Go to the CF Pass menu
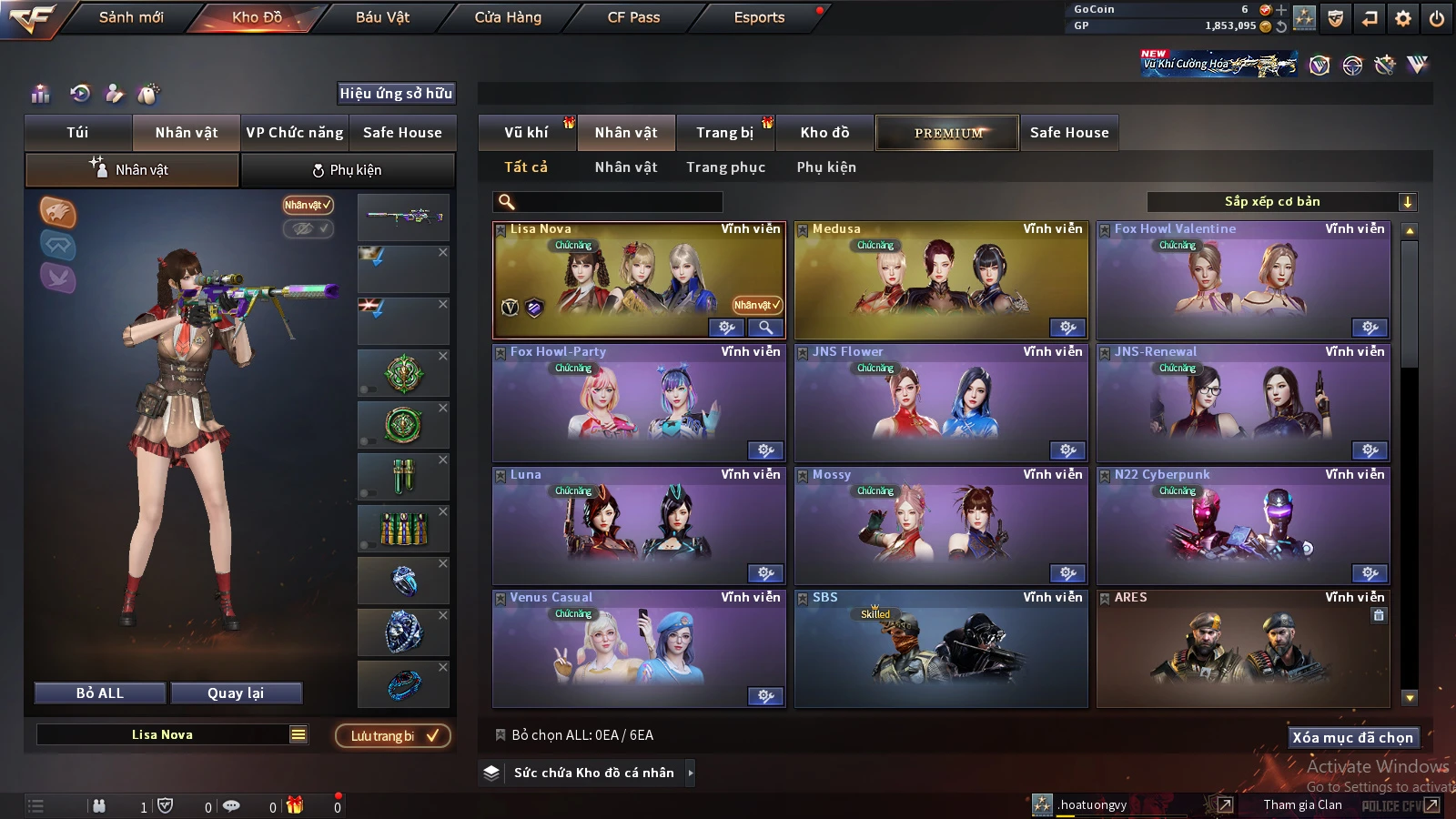 pos(633,17)
